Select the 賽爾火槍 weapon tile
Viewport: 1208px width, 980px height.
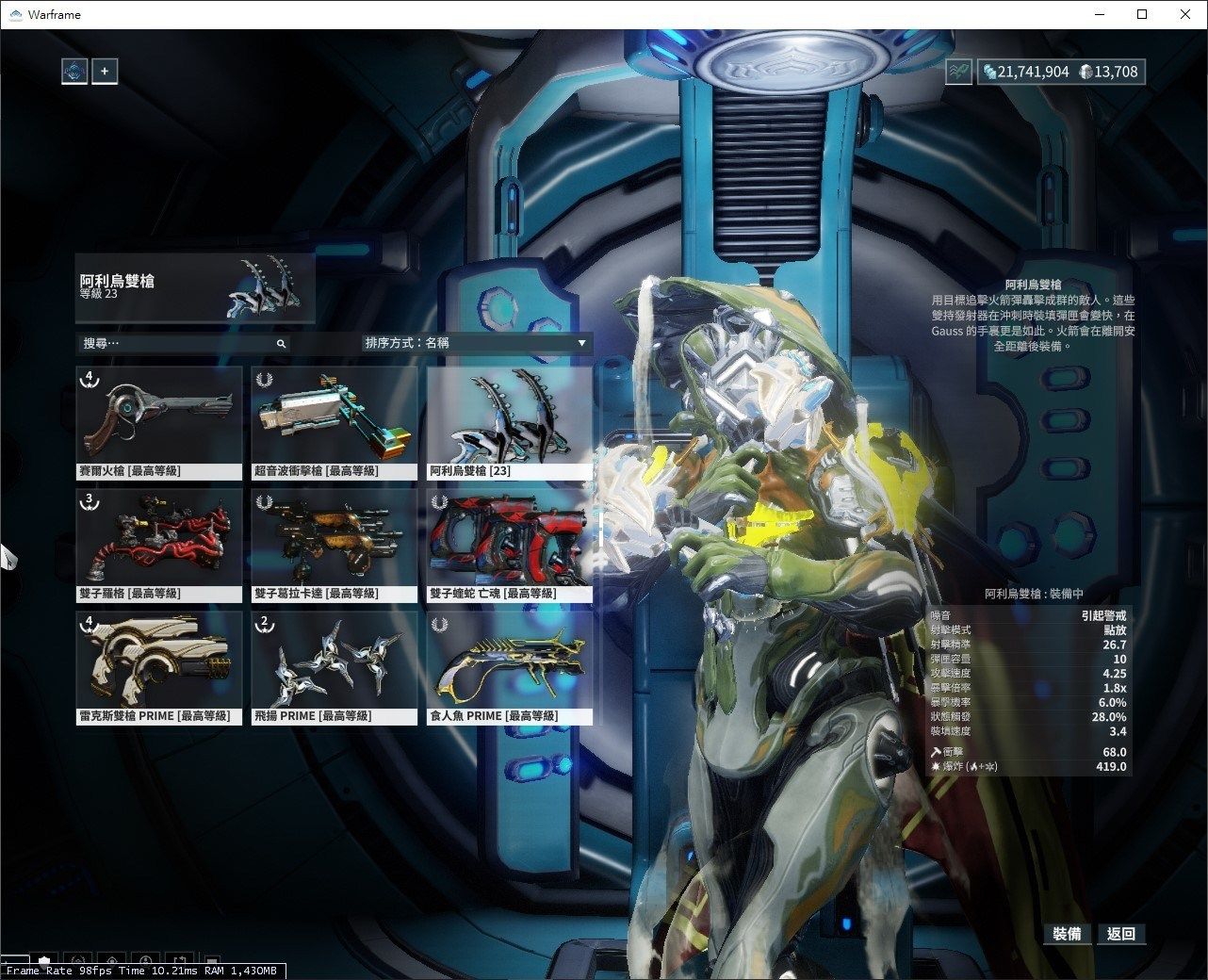[159, 422]
